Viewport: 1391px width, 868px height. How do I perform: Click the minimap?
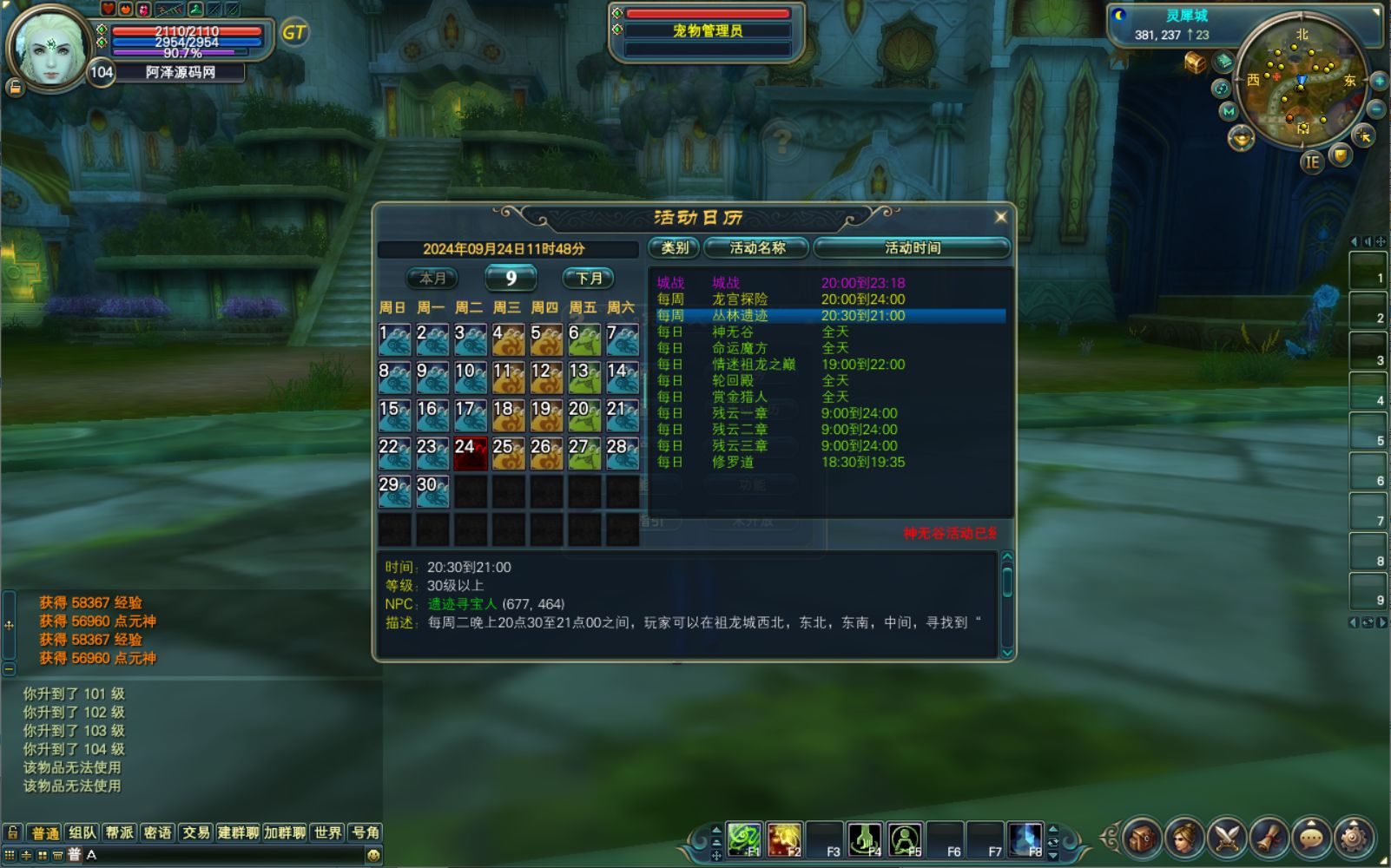(x=1301, y=81)
